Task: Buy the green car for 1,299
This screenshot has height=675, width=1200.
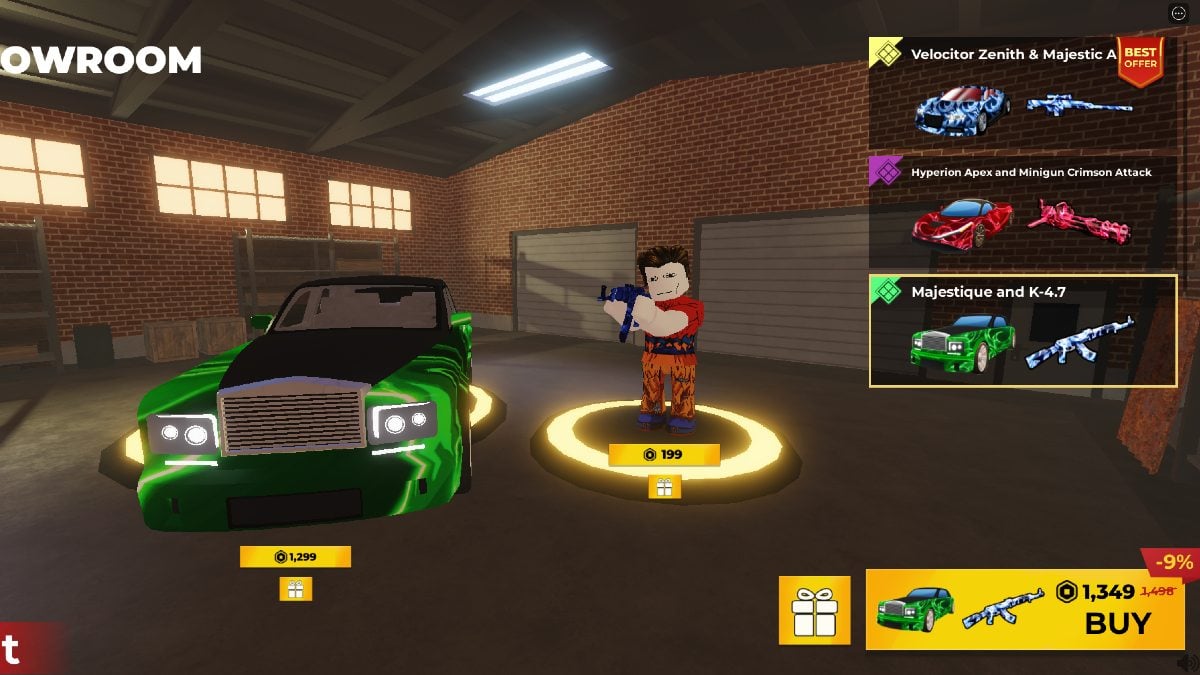Action: (x=295, y=557)
